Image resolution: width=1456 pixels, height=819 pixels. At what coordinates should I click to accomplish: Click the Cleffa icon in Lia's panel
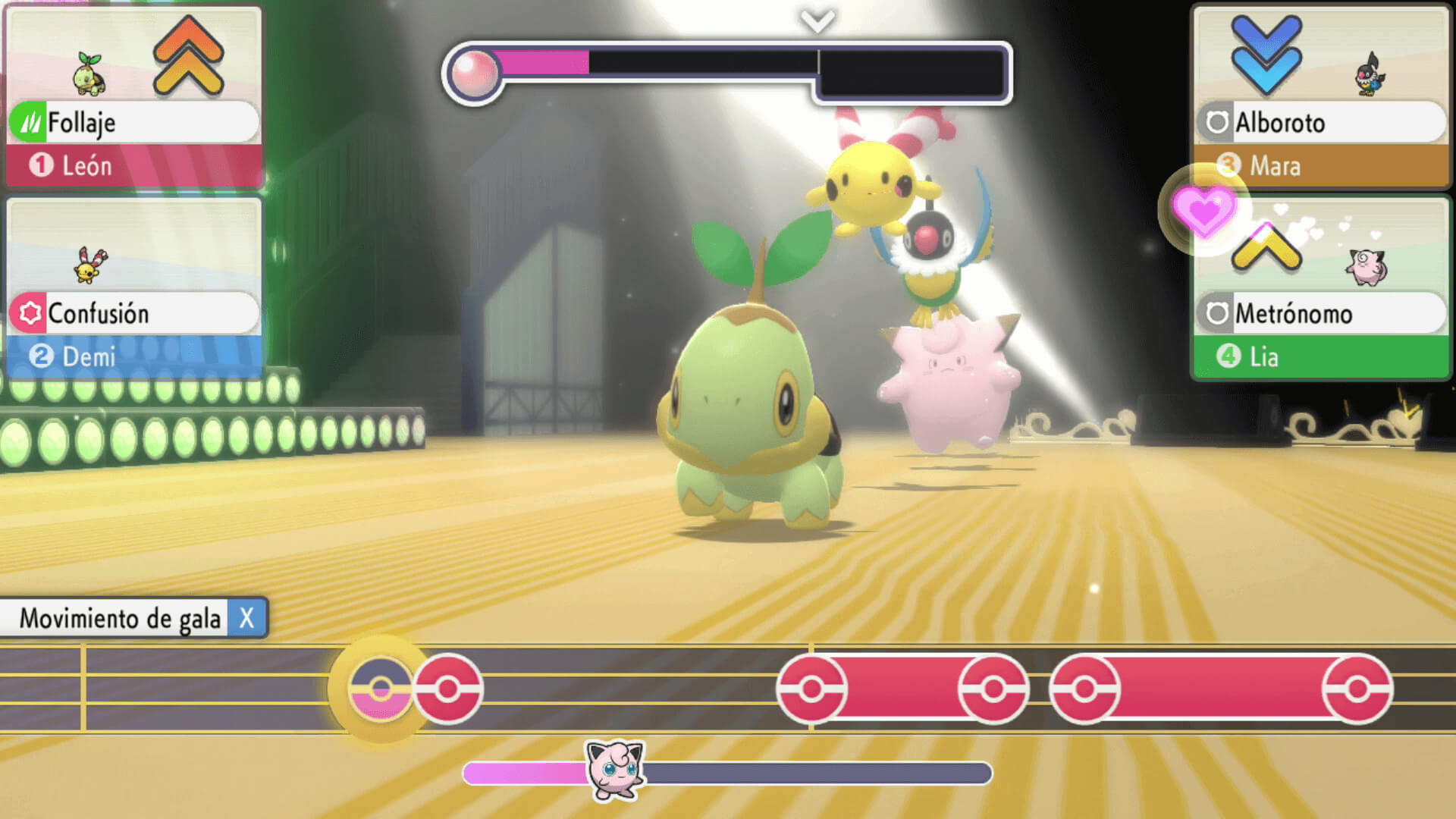tap(1366, 266)
